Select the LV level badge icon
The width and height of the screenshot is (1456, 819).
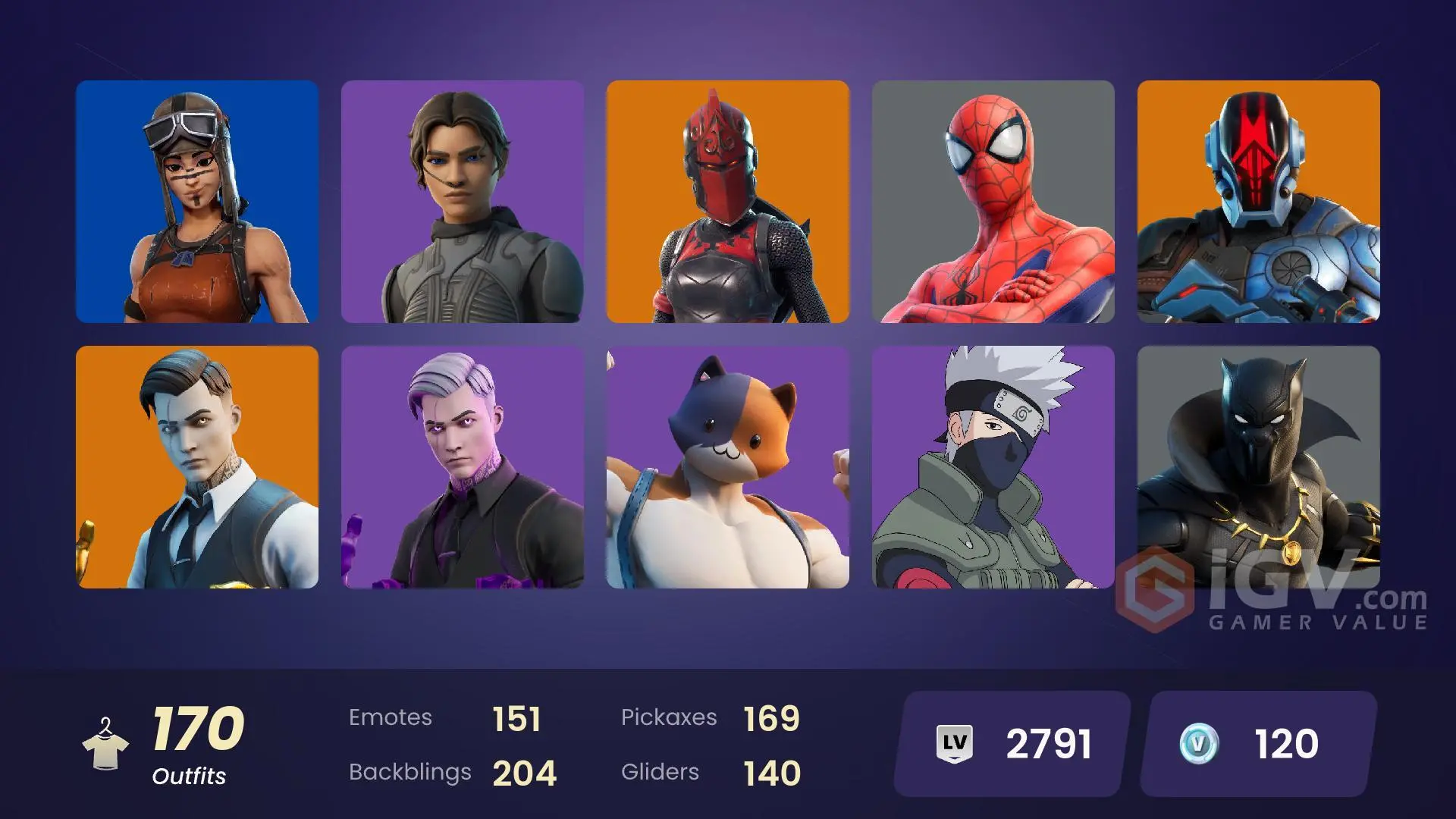[x=954, y=742]
